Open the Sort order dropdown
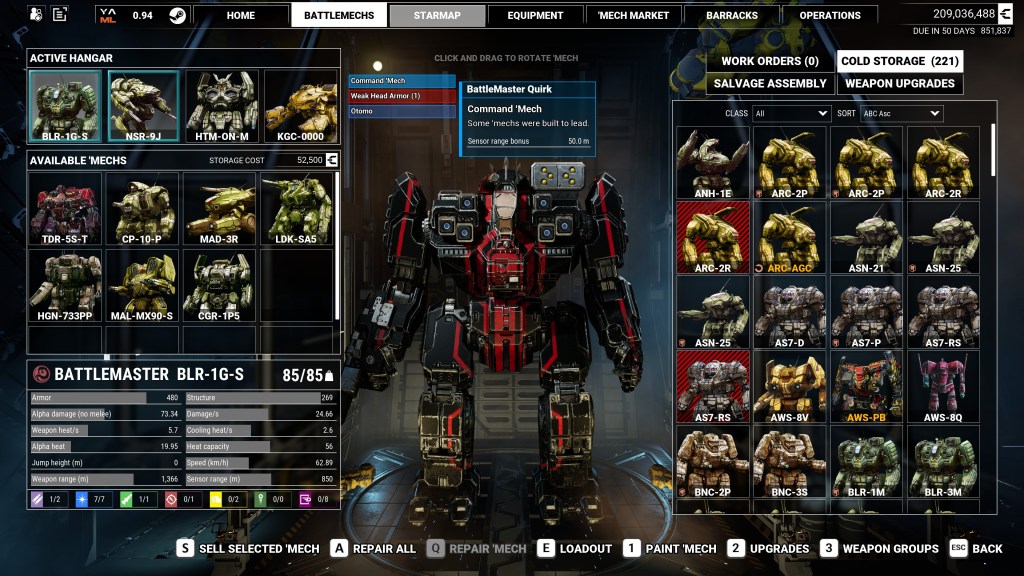Image resolution: width=1024 pixels, height=576 pixels. click(x=901, y=114)
